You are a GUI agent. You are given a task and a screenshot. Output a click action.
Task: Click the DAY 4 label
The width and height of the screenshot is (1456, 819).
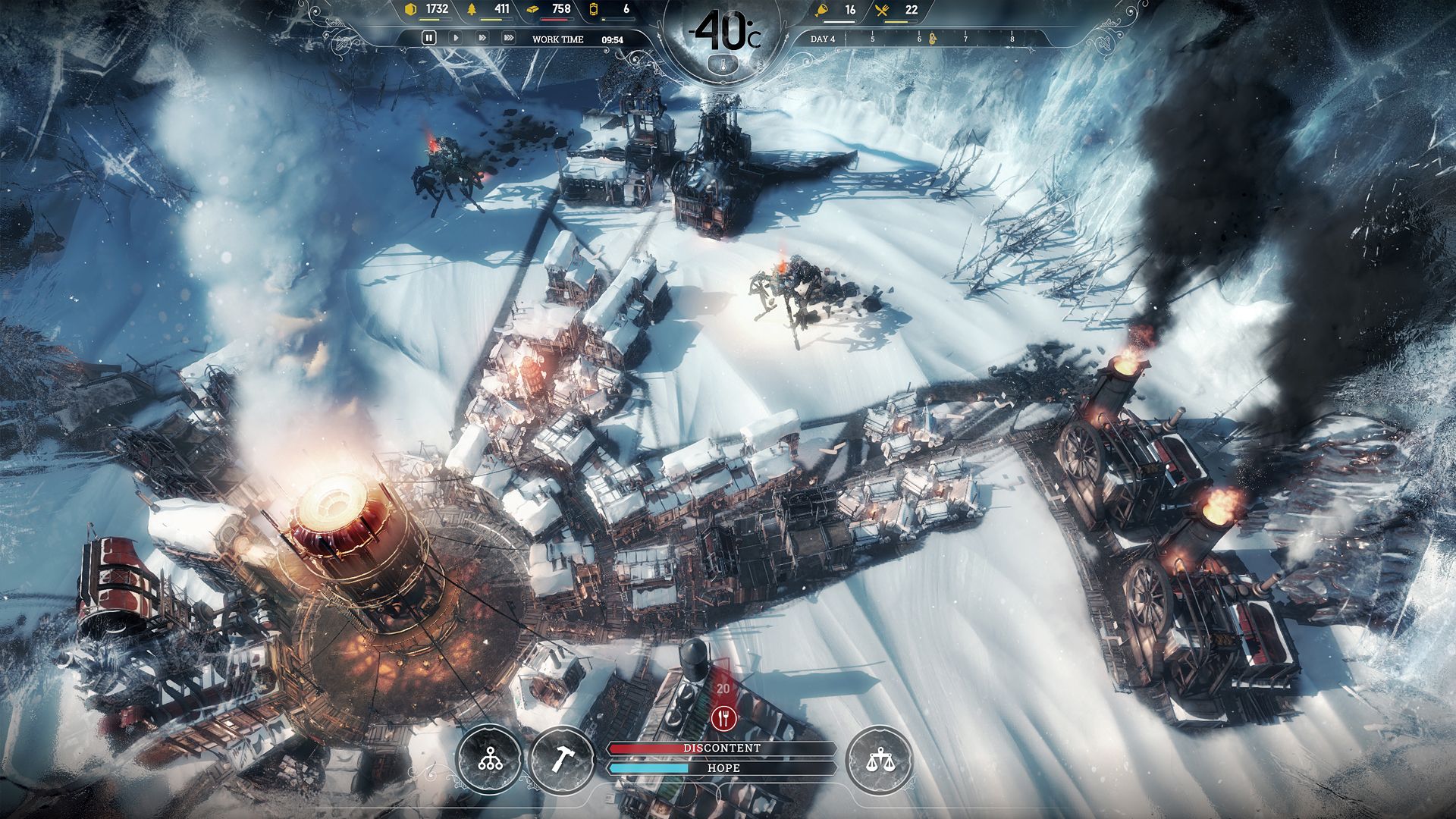tap(821, 39)
